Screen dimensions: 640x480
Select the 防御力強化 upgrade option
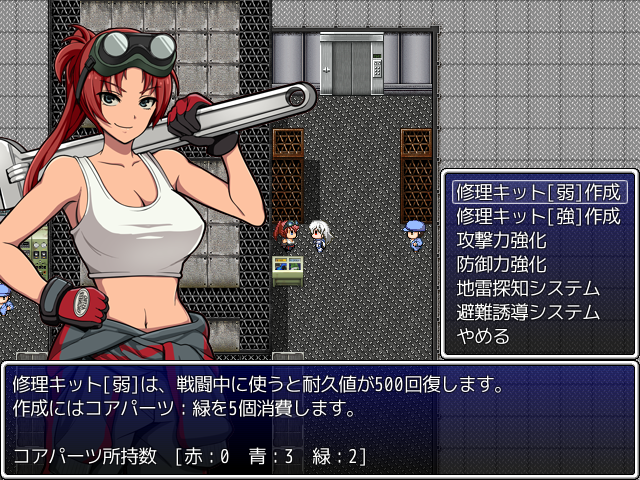(x=502, y=264)
